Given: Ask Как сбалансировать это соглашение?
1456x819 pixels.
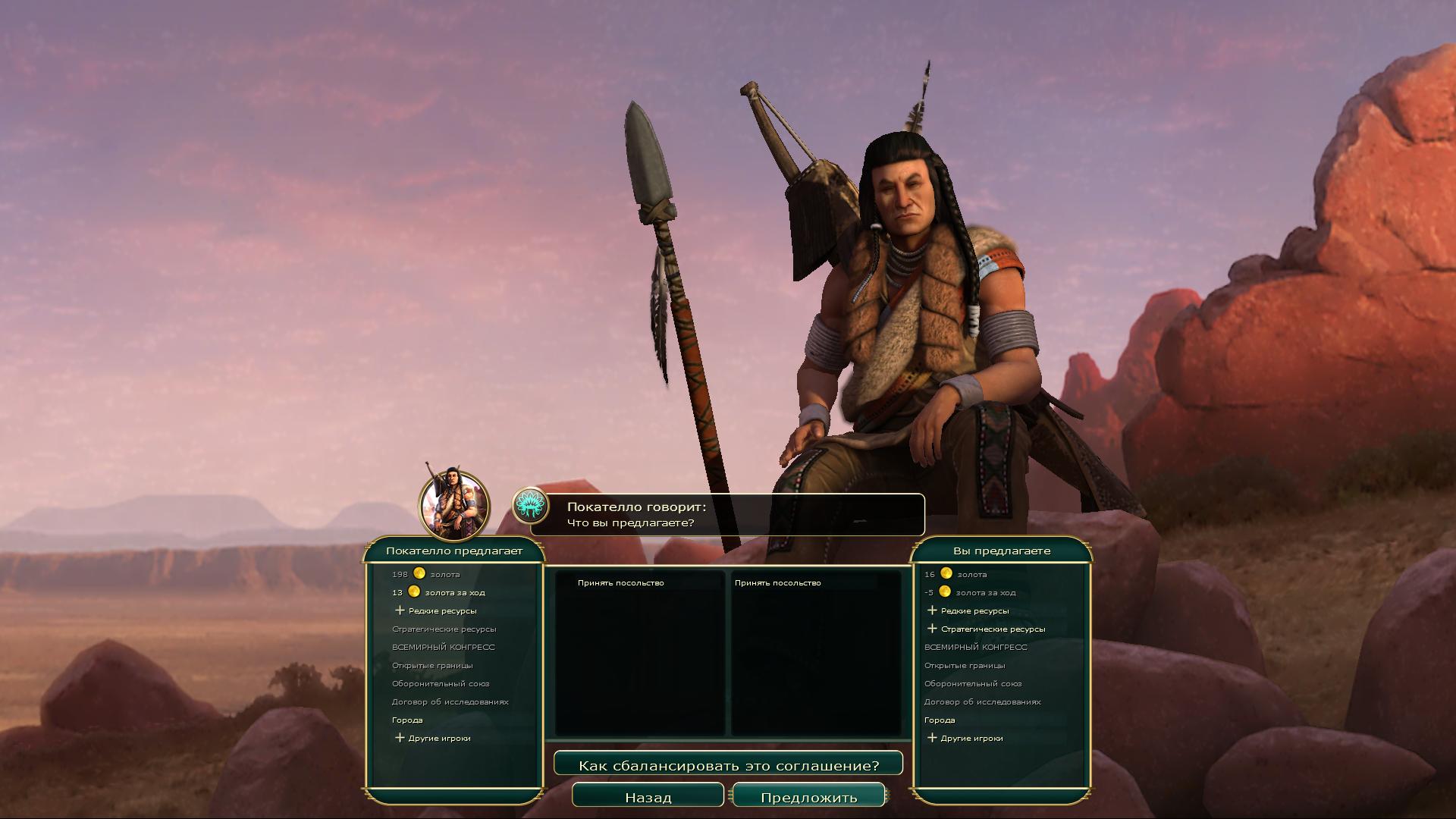Looking at the screenshot, I should coord(728,765).
